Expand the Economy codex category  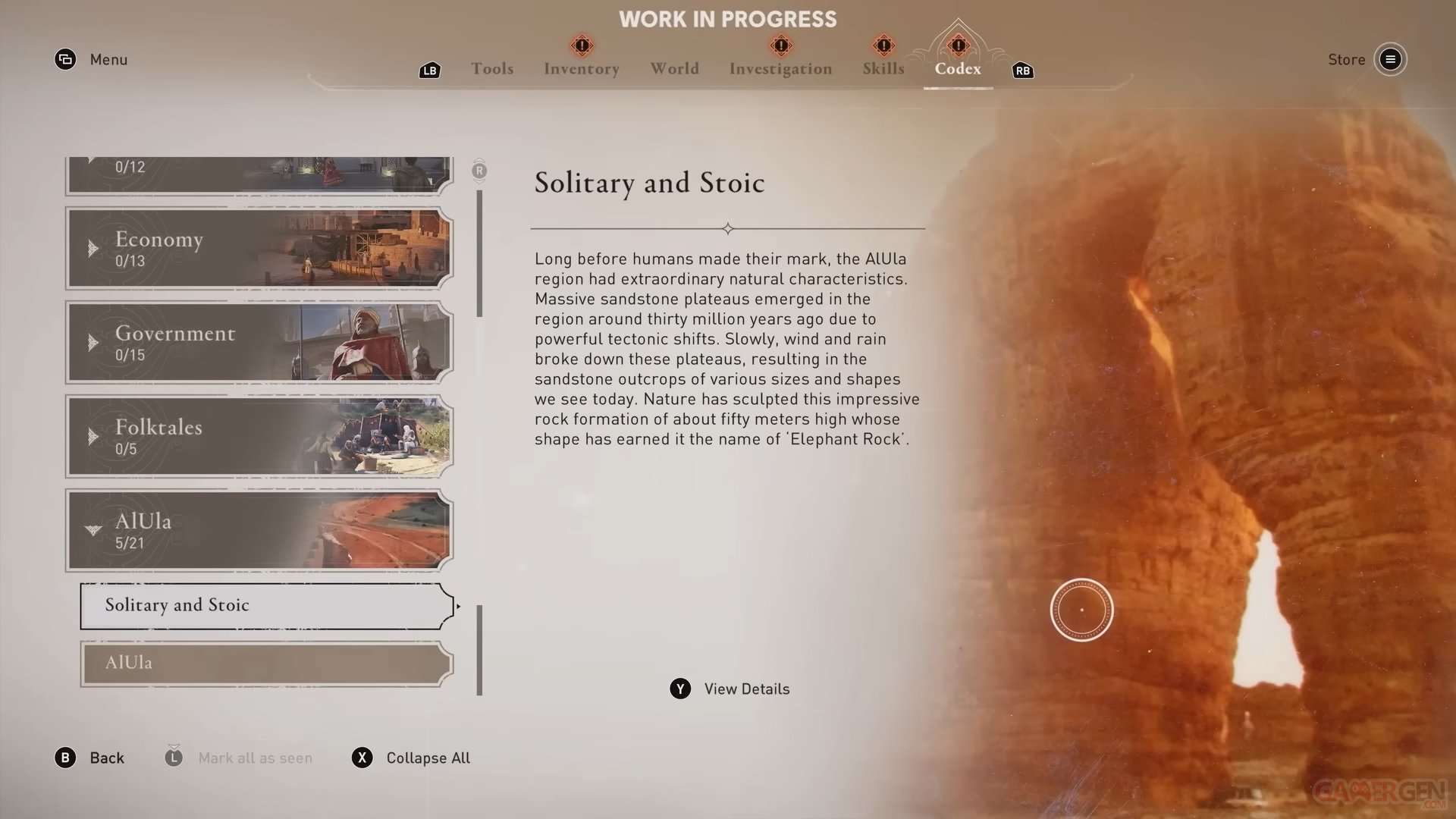[259, 249]
